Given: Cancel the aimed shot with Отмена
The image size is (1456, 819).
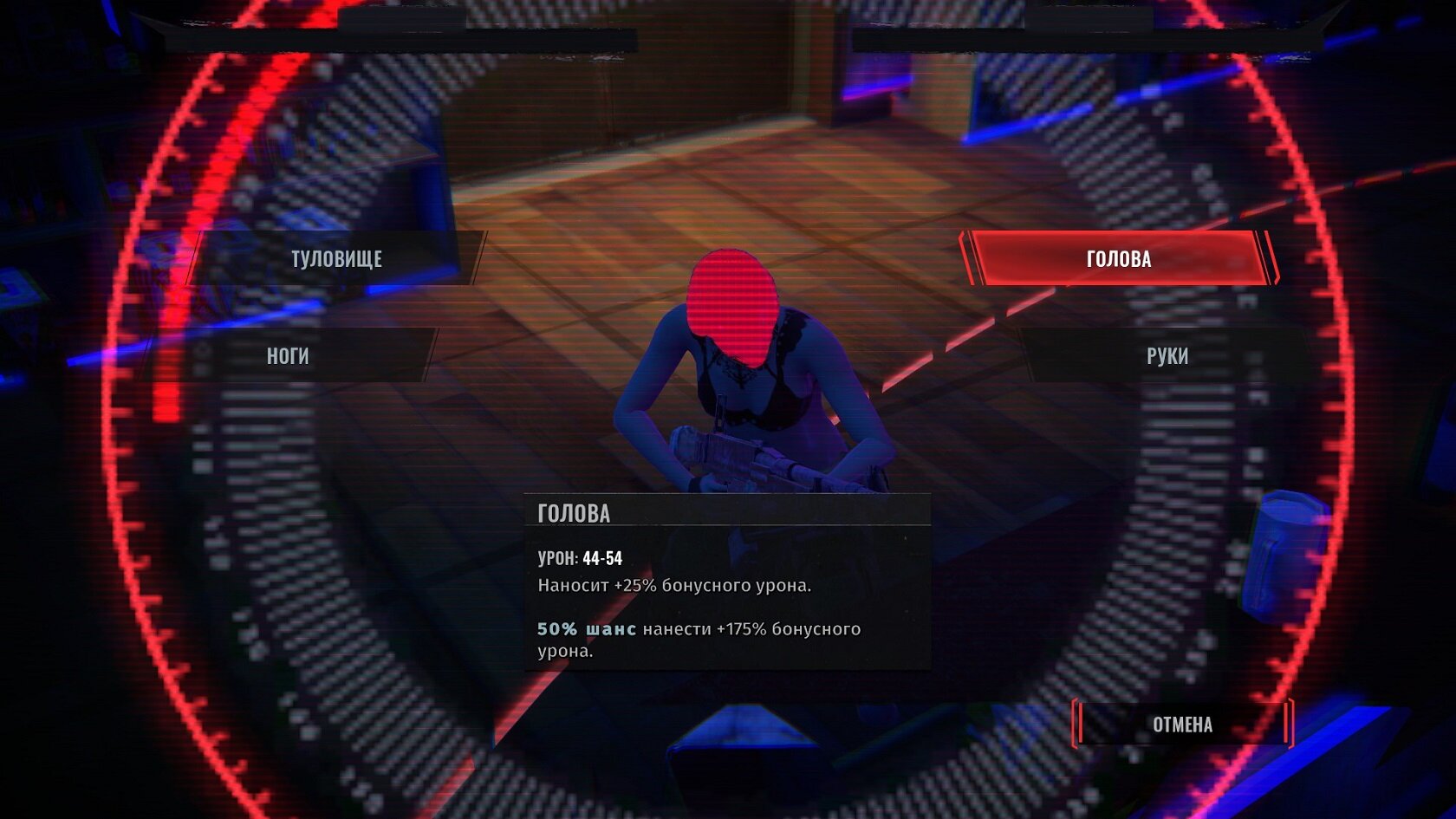Looking at the screenshot, I should point(1182,725).
